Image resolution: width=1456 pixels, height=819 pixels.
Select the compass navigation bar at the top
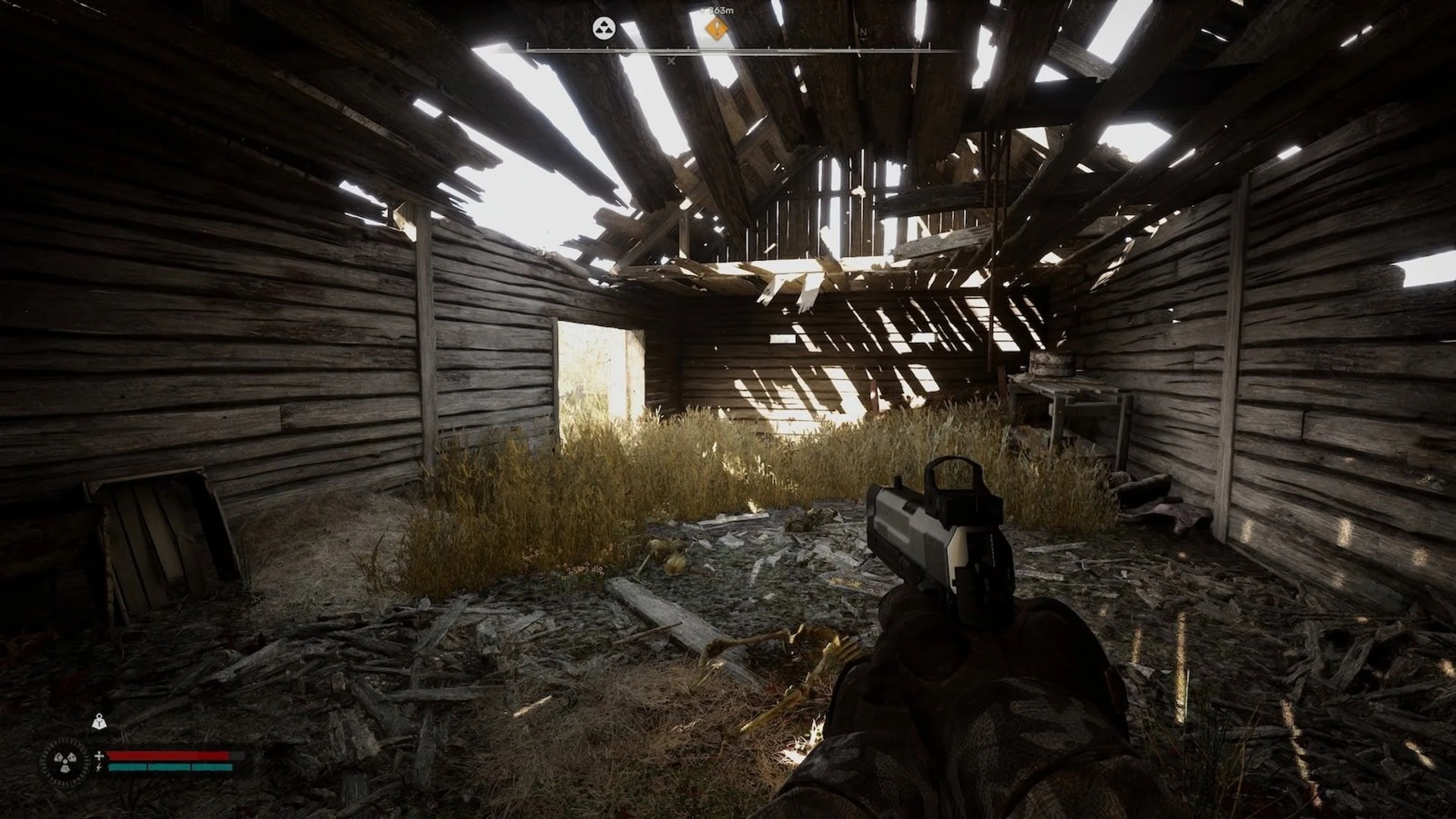[728, 48]
